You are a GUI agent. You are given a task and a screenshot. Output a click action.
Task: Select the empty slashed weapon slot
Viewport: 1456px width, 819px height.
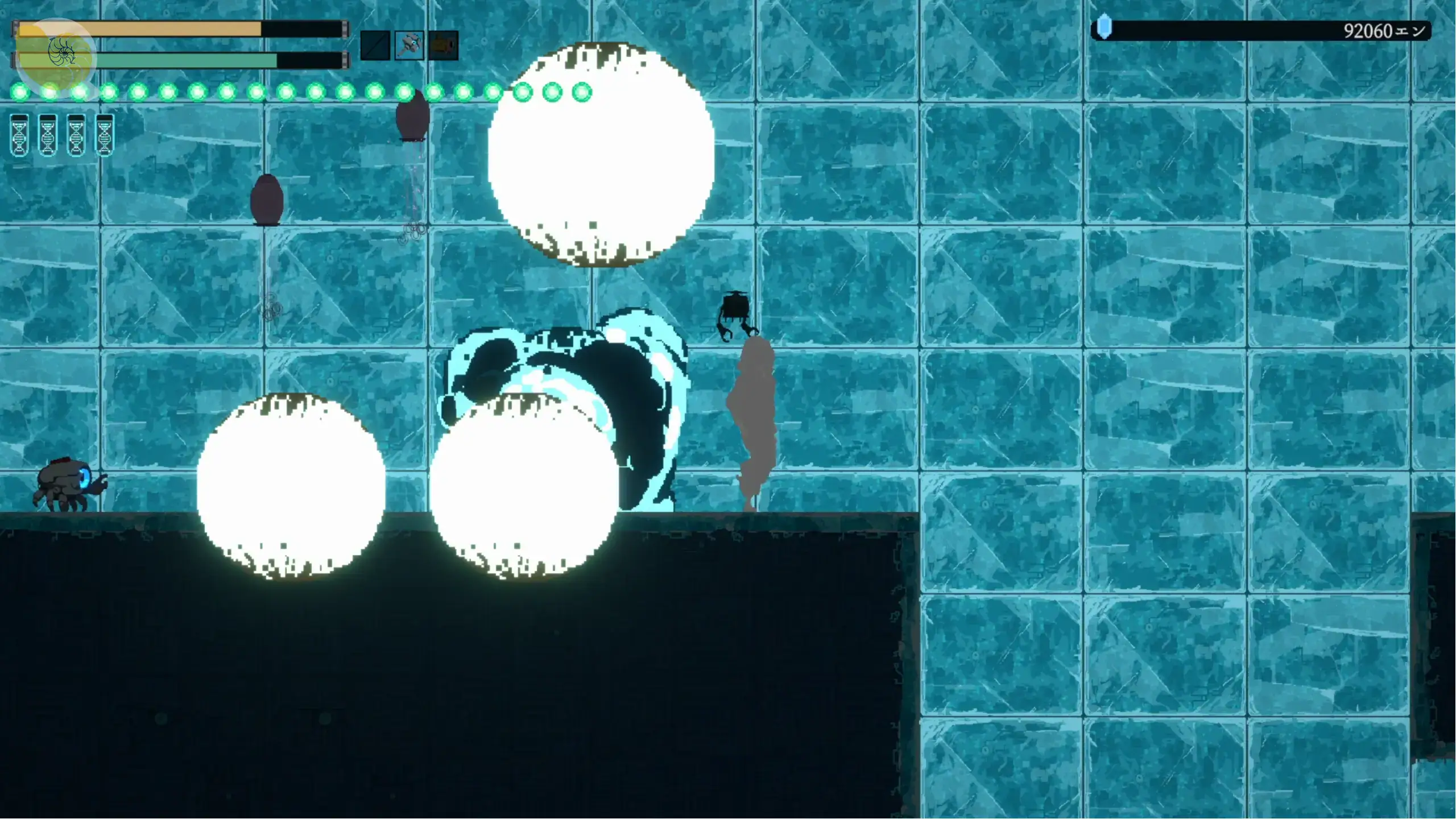click(x=375, y=45)
